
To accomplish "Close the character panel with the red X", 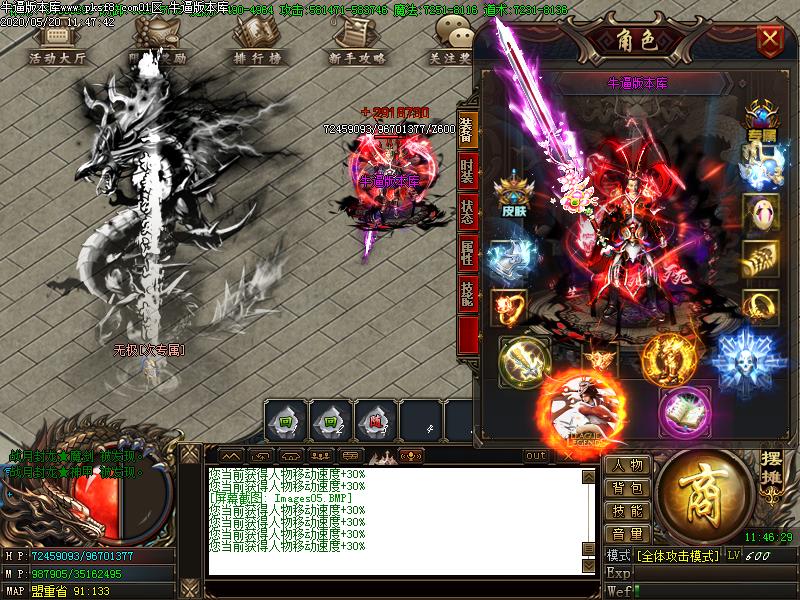I will [769, 40].
